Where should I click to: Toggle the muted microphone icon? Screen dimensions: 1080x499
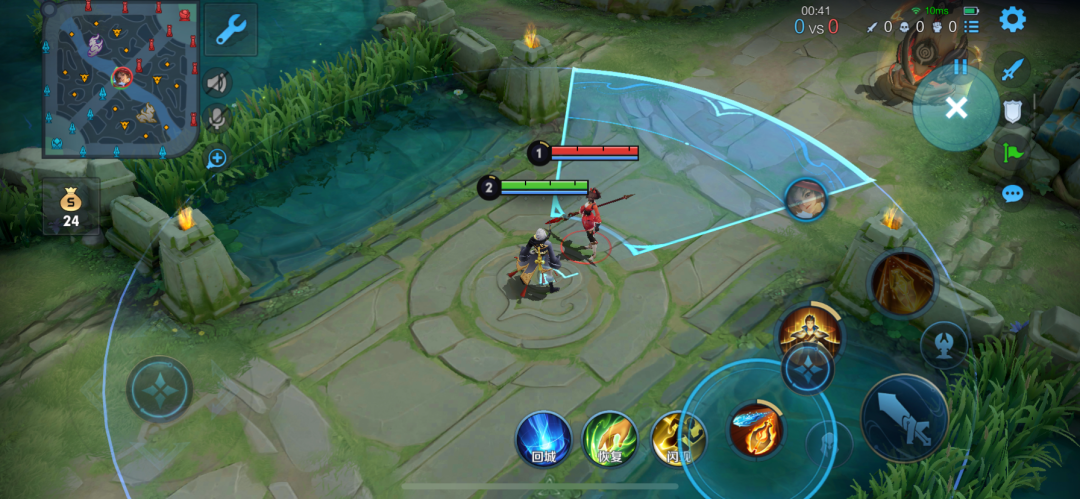click(216, 119)
